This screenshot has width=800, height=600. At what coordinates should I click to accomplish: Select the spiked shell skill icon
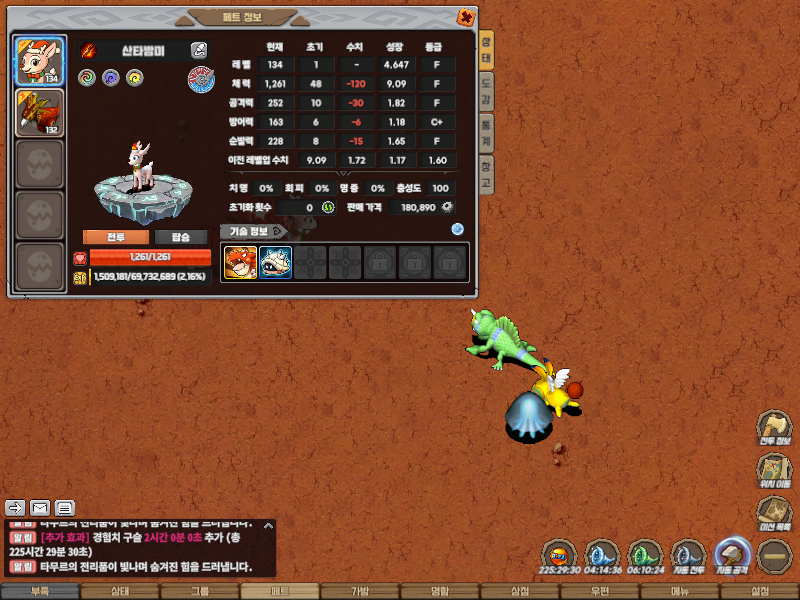click(275, 262)
